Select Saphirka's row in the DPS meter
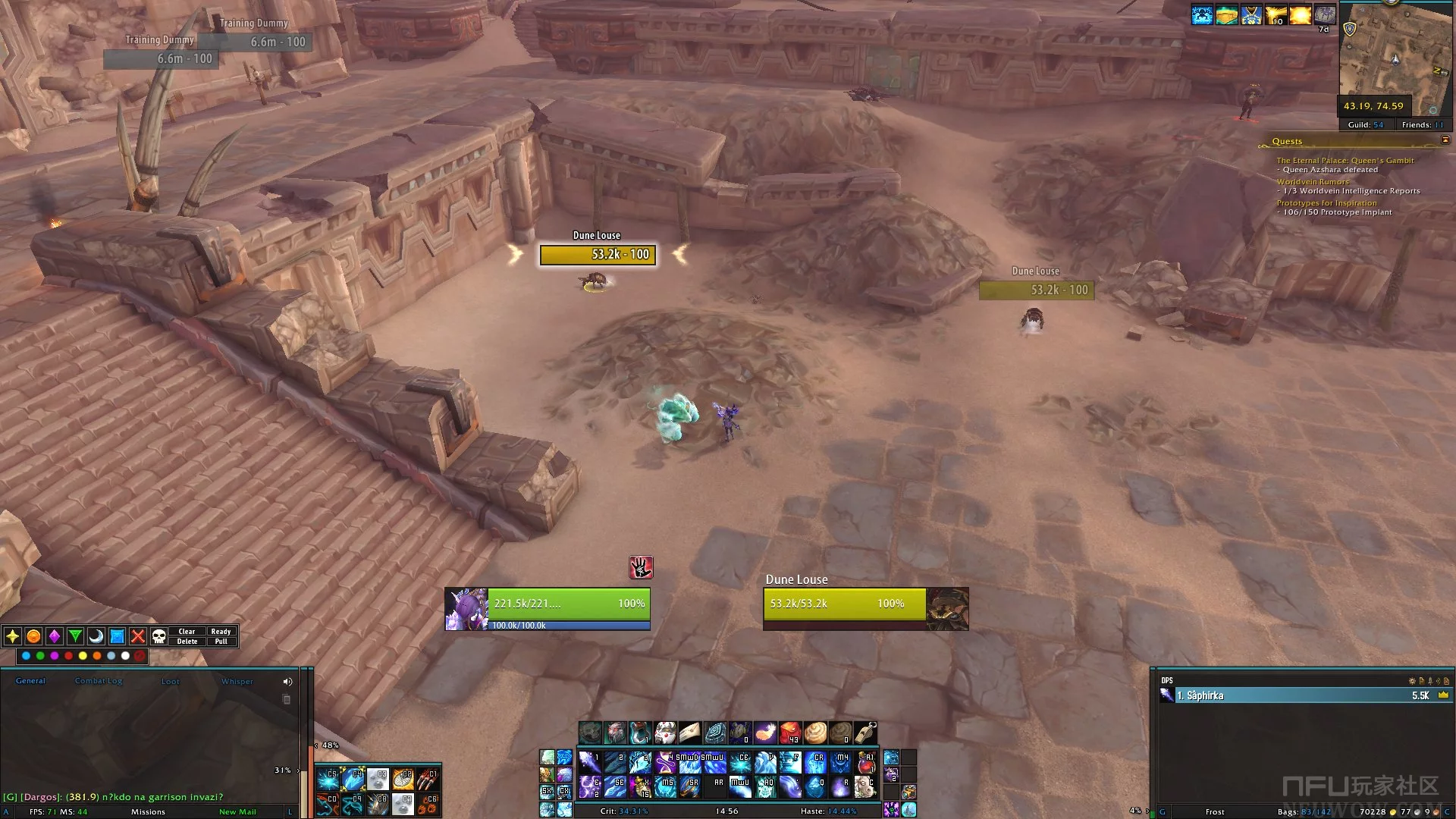Screen dimensions: 1456x819 [x=1303, y=695]
